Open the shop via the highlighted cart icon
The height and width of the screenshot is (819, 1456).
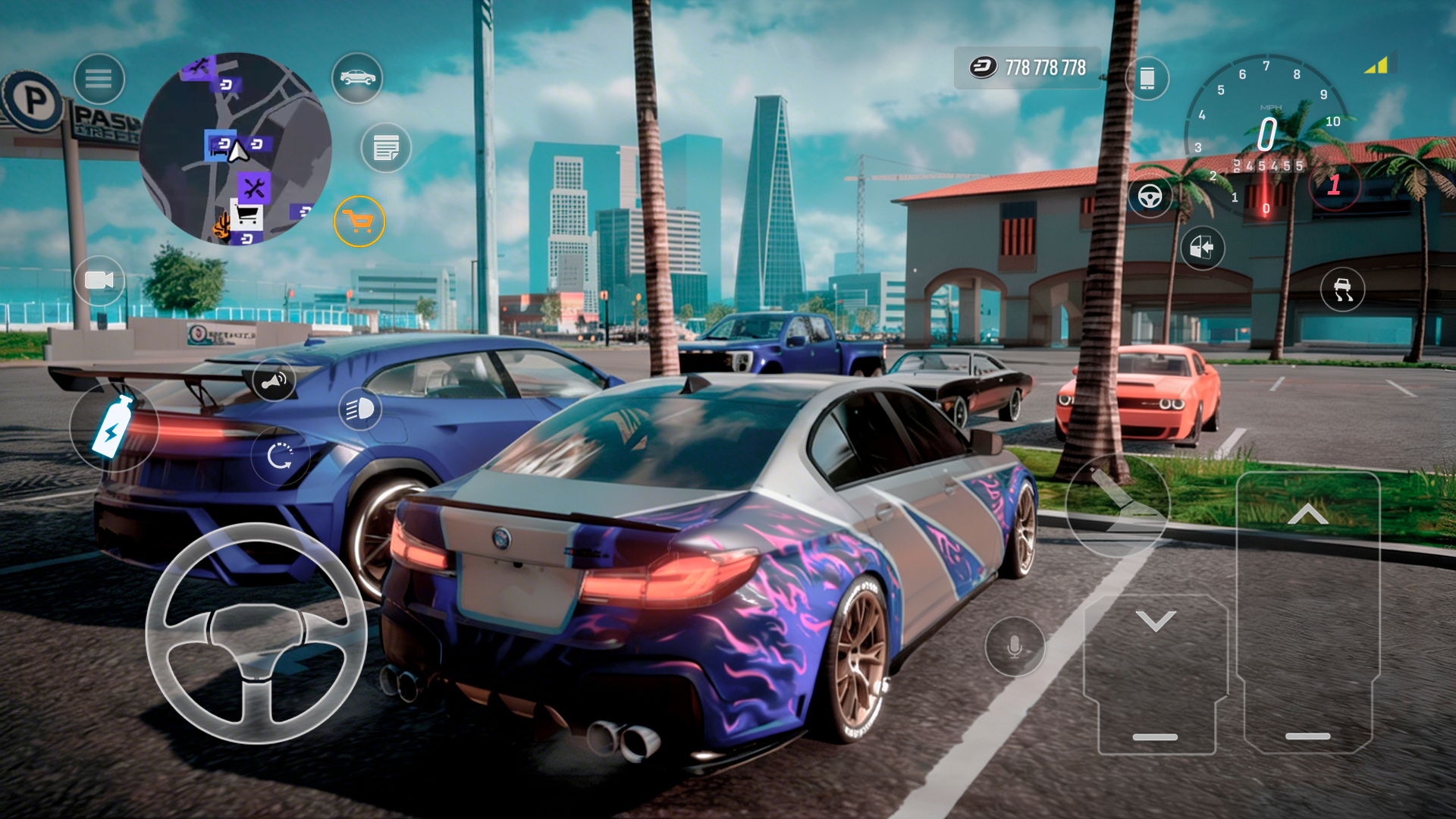[x=361, y=220]
